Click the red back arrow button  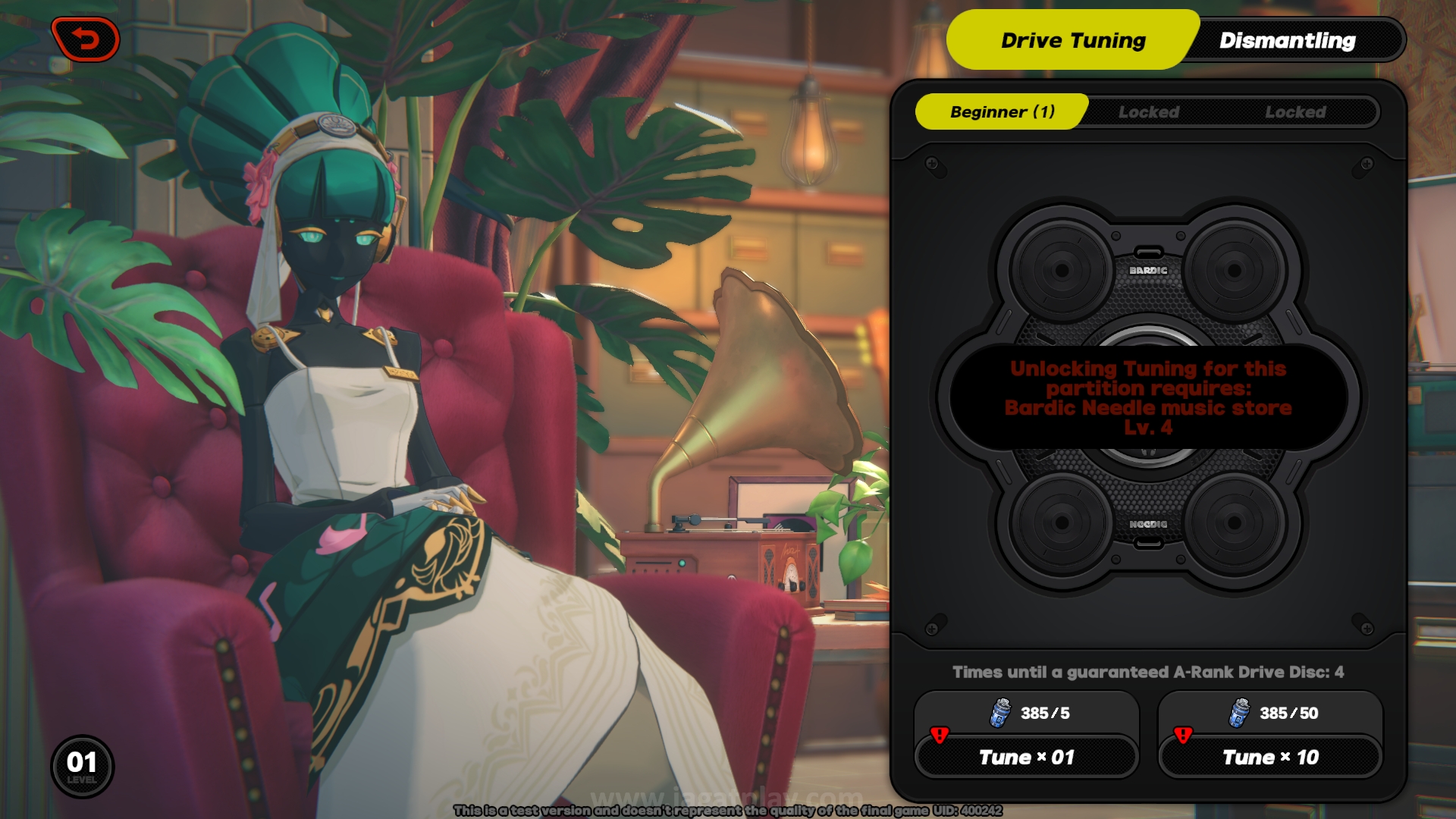coord(85,39)
